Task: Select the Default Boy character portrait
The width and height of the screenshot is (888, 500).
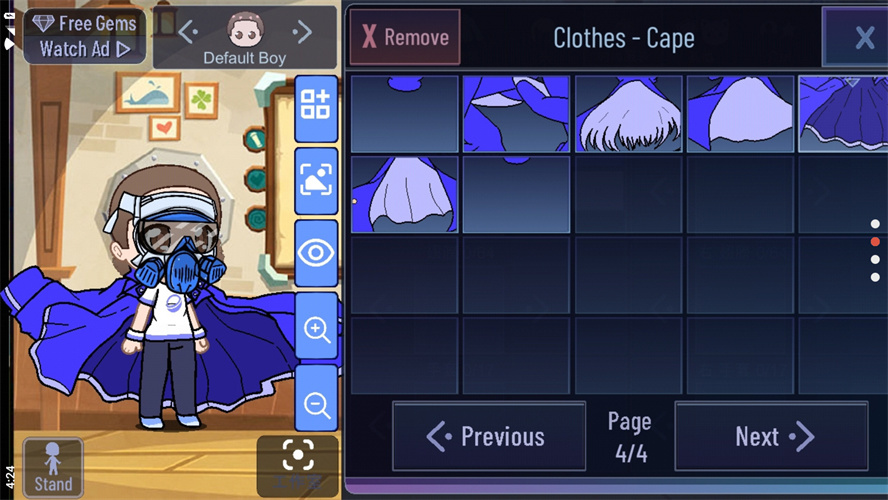Action: (244, 32)
